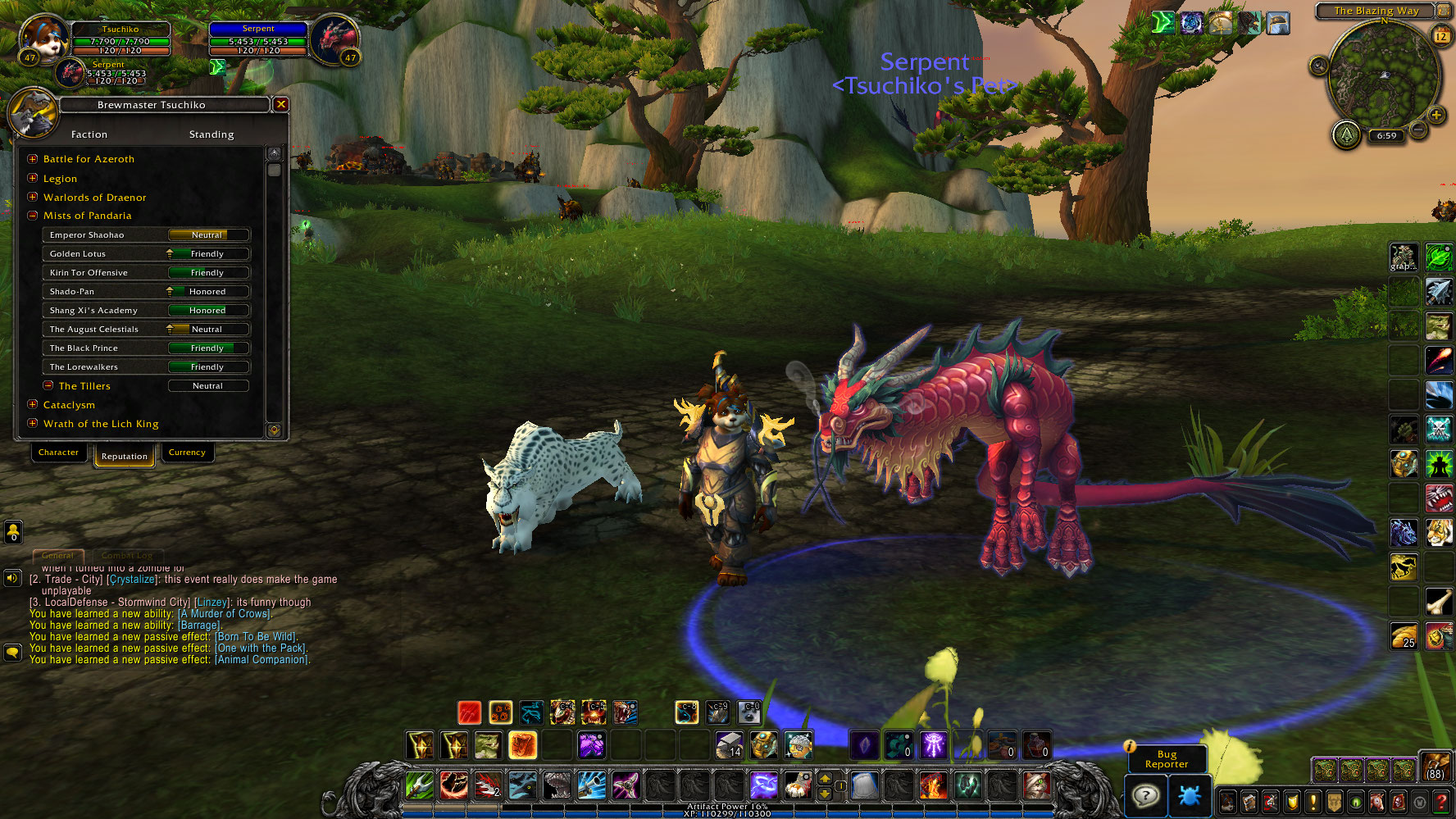Open the backpack bag showing 88
Screen dimensions: 1456x819
(1436, 766)
